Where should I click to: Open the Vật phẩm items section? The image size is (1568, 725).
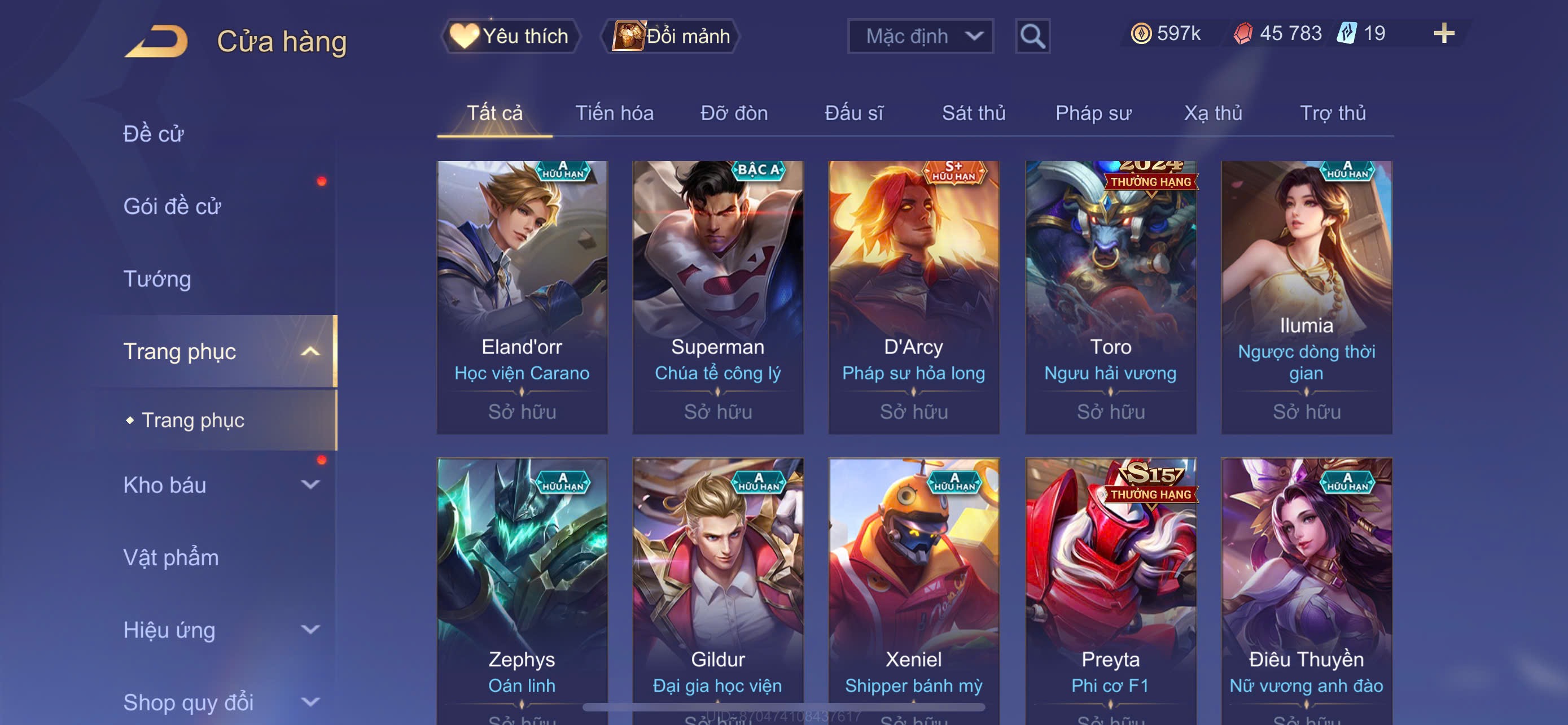(170, 558)
